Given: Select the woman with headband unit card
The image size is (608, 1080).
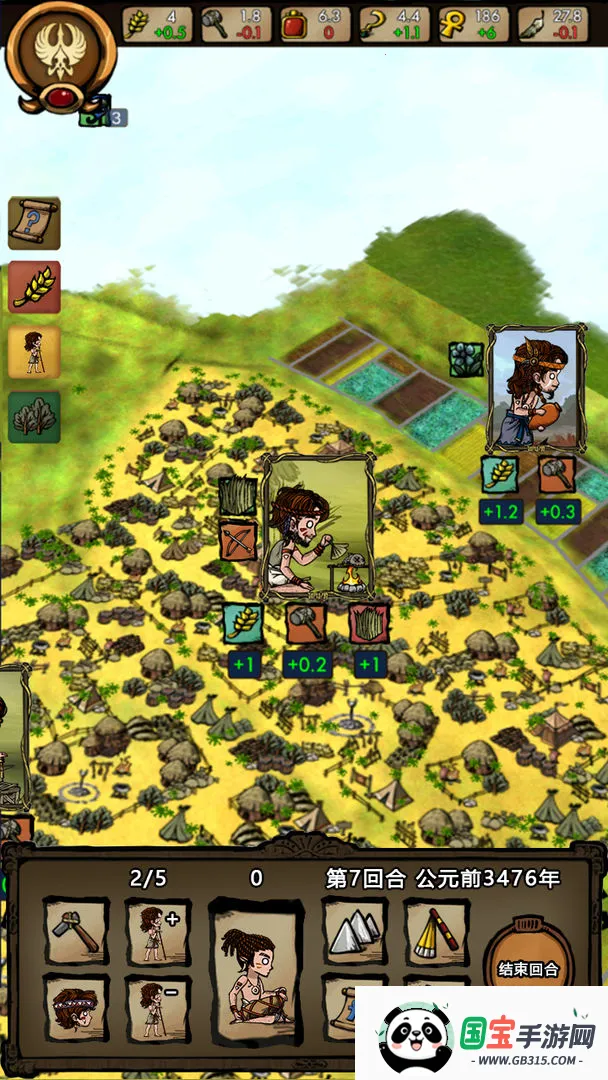Looking at the screenshot, I should click(535, 388).
